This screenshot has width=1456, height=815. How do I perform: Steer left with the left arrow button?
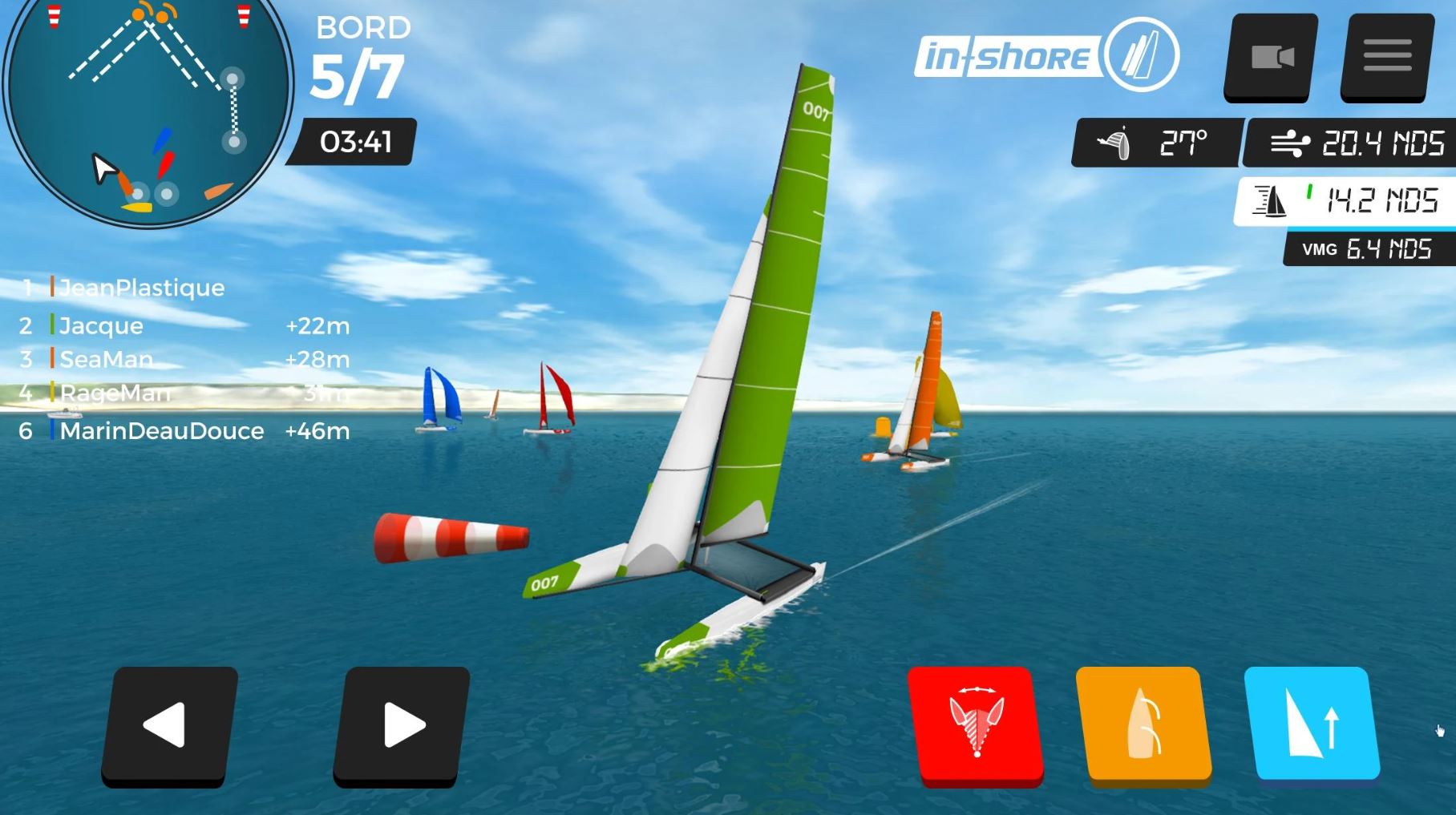coord(168,725)
